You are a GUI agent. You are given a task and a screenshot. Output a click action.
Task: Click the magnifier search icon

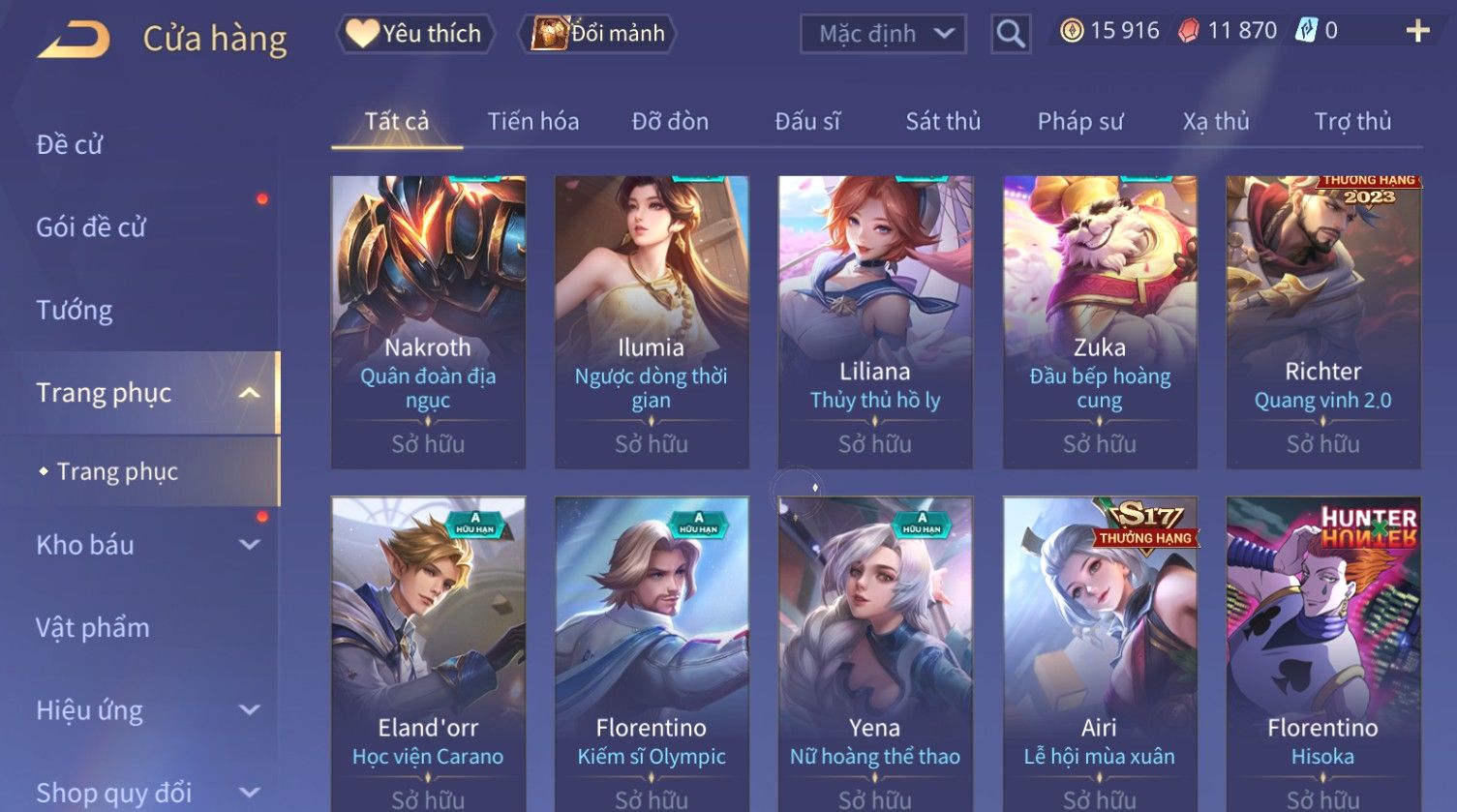pos(1011,35)
